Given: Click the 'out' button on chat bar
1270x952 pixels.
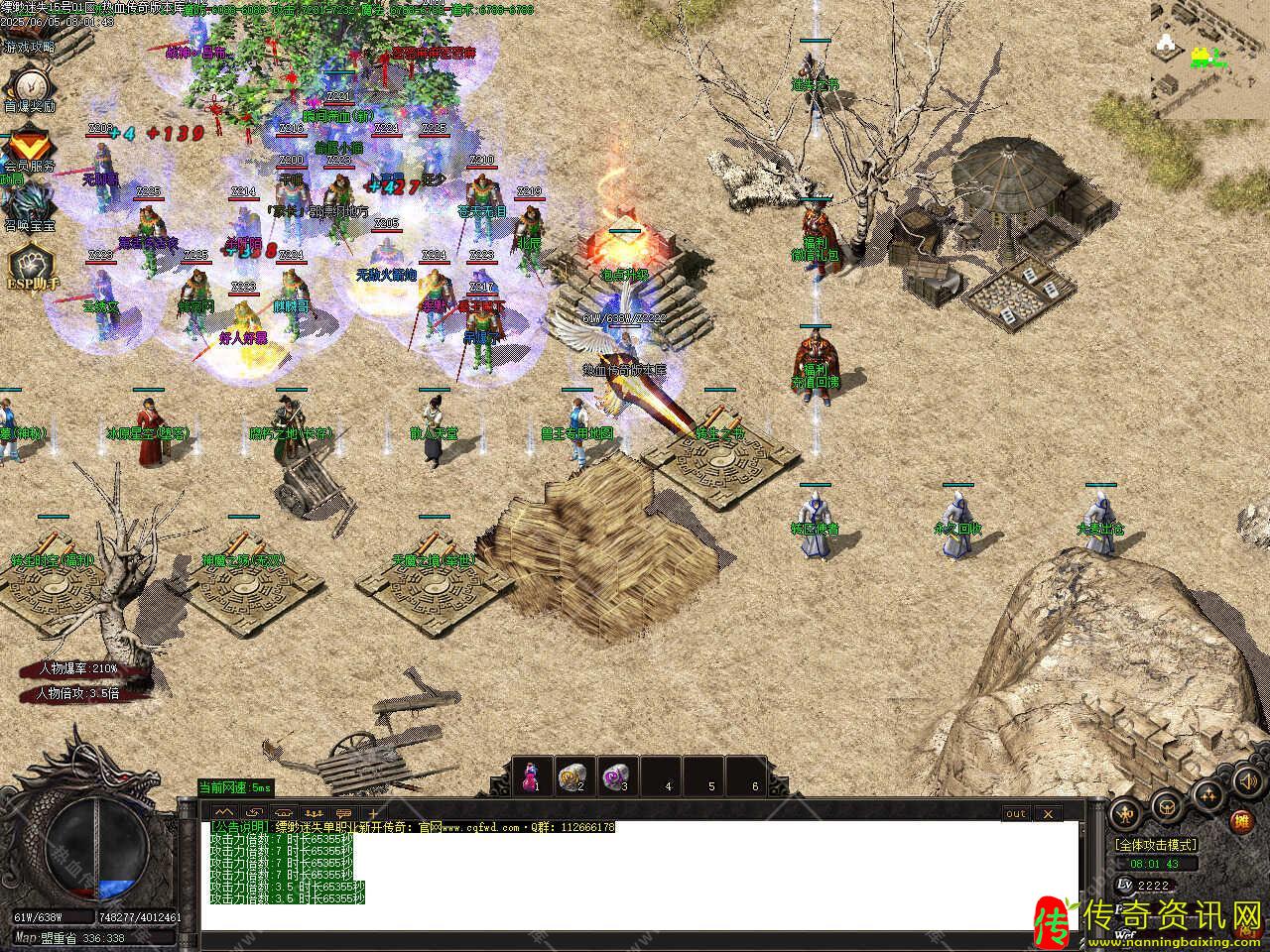Looking at the screenshot, I should pos(1016,814).
